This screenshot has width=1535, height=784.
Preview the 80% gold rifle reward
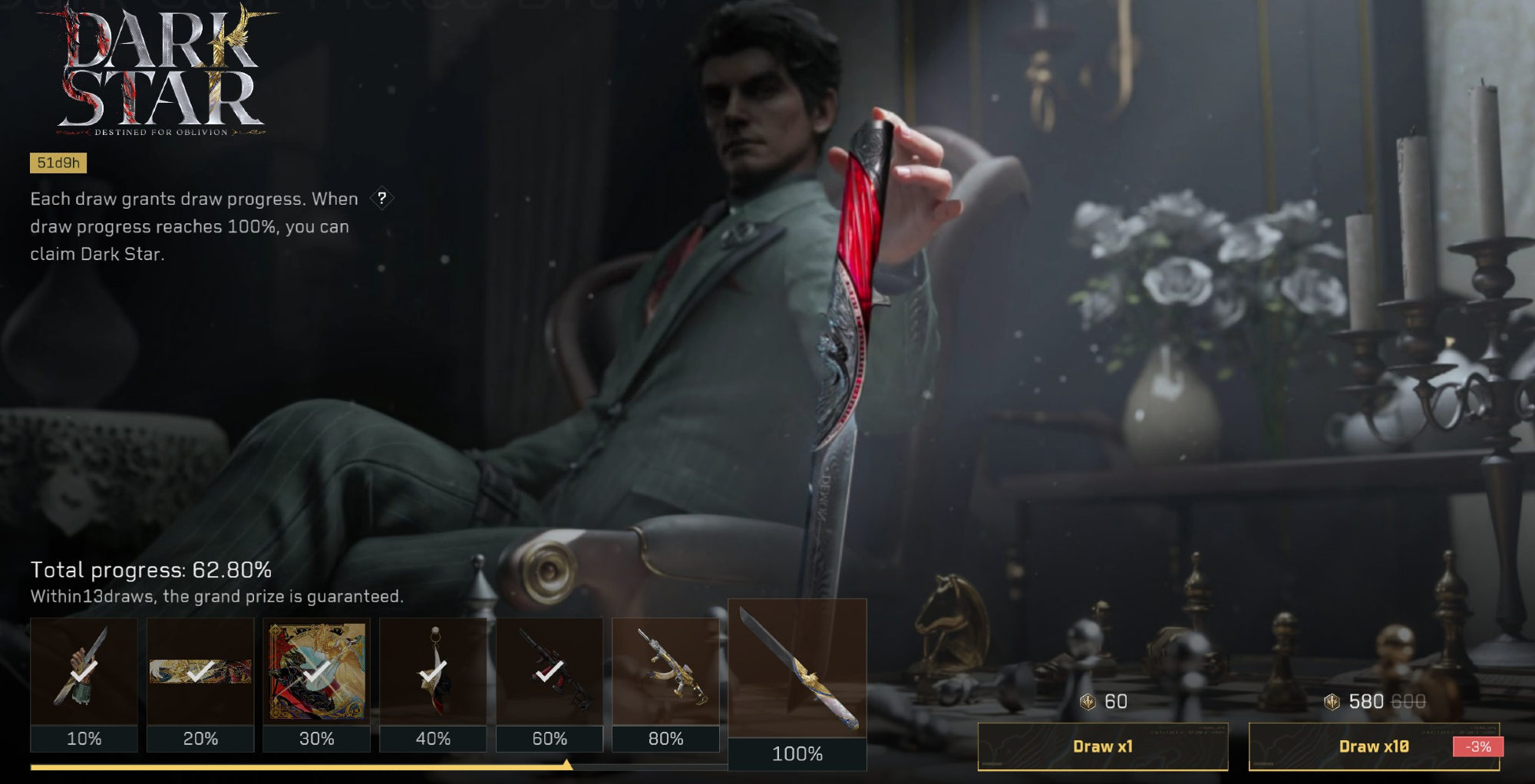pyautogui.click(x=665, y=673)
